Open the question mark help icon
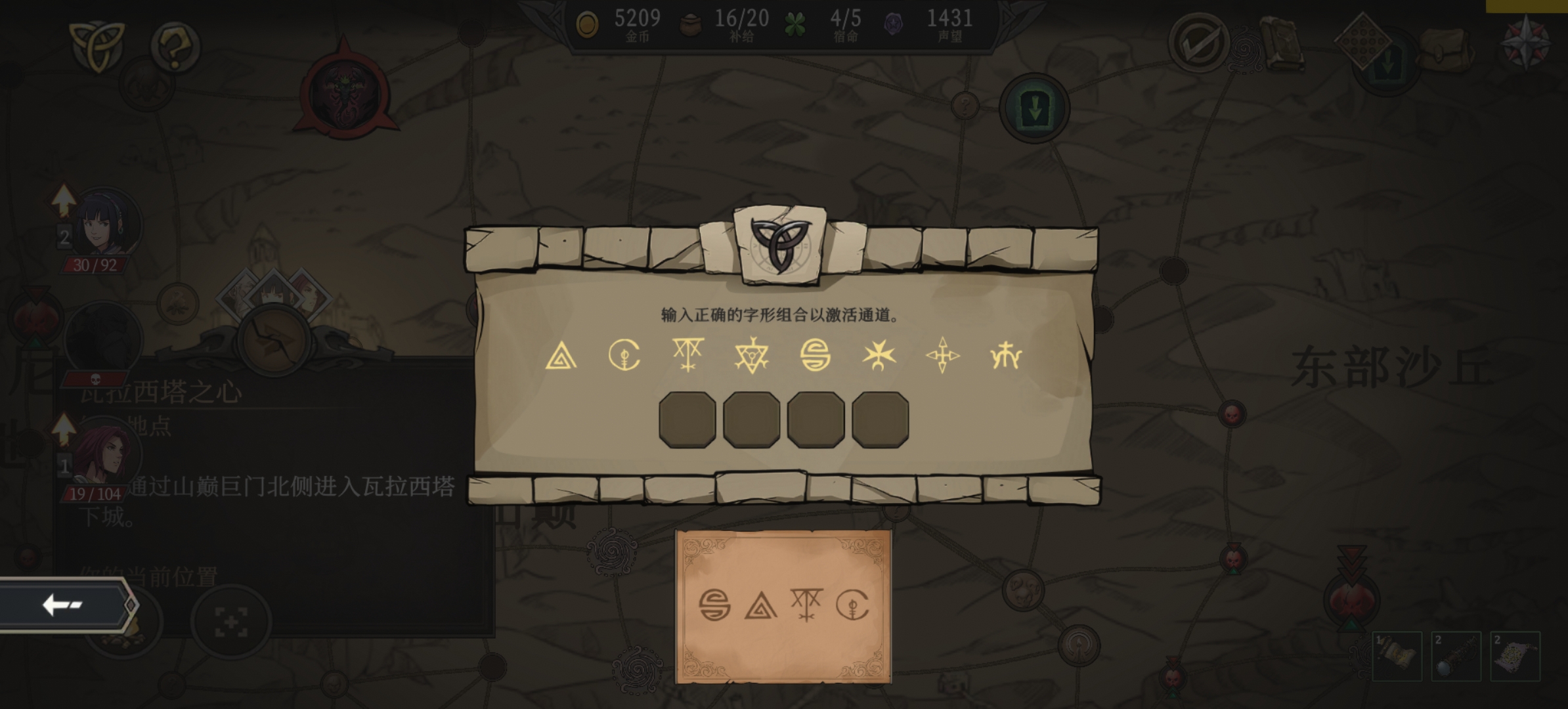 (x=174, y=46)
